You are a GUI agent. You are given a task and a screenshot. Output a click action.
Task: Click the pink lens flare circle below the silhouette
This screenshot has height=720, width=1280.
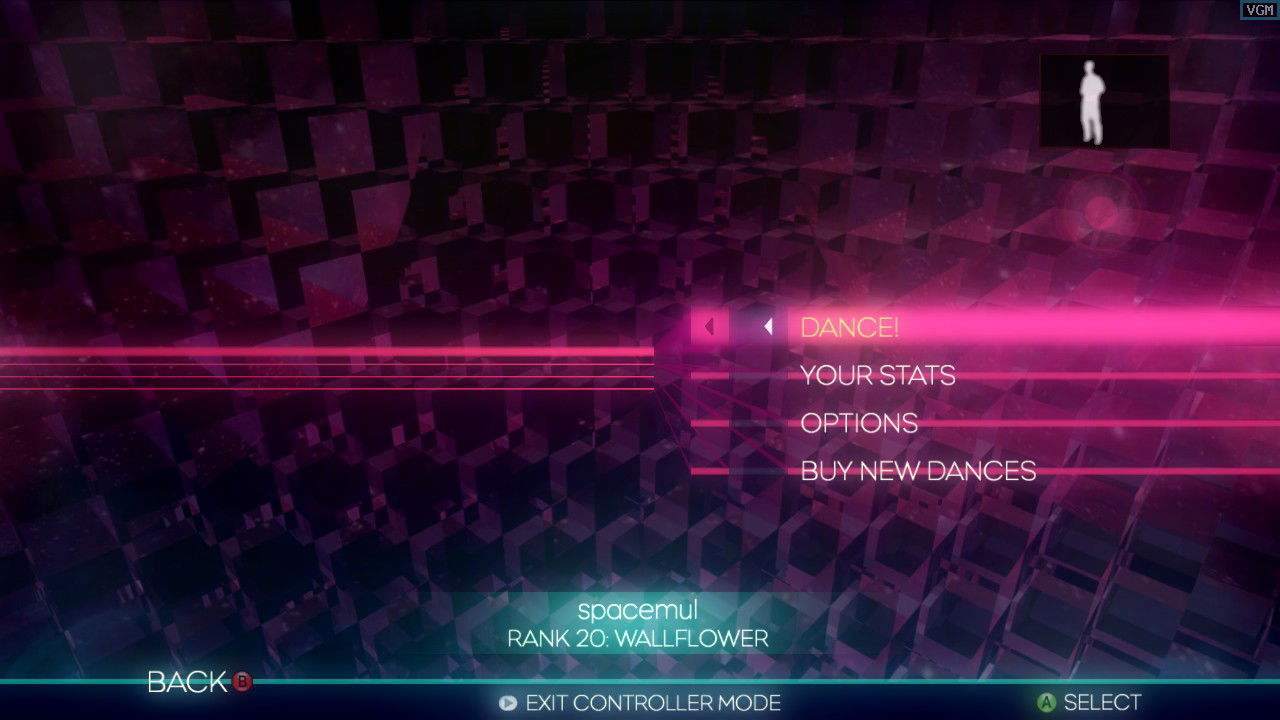1102,212
